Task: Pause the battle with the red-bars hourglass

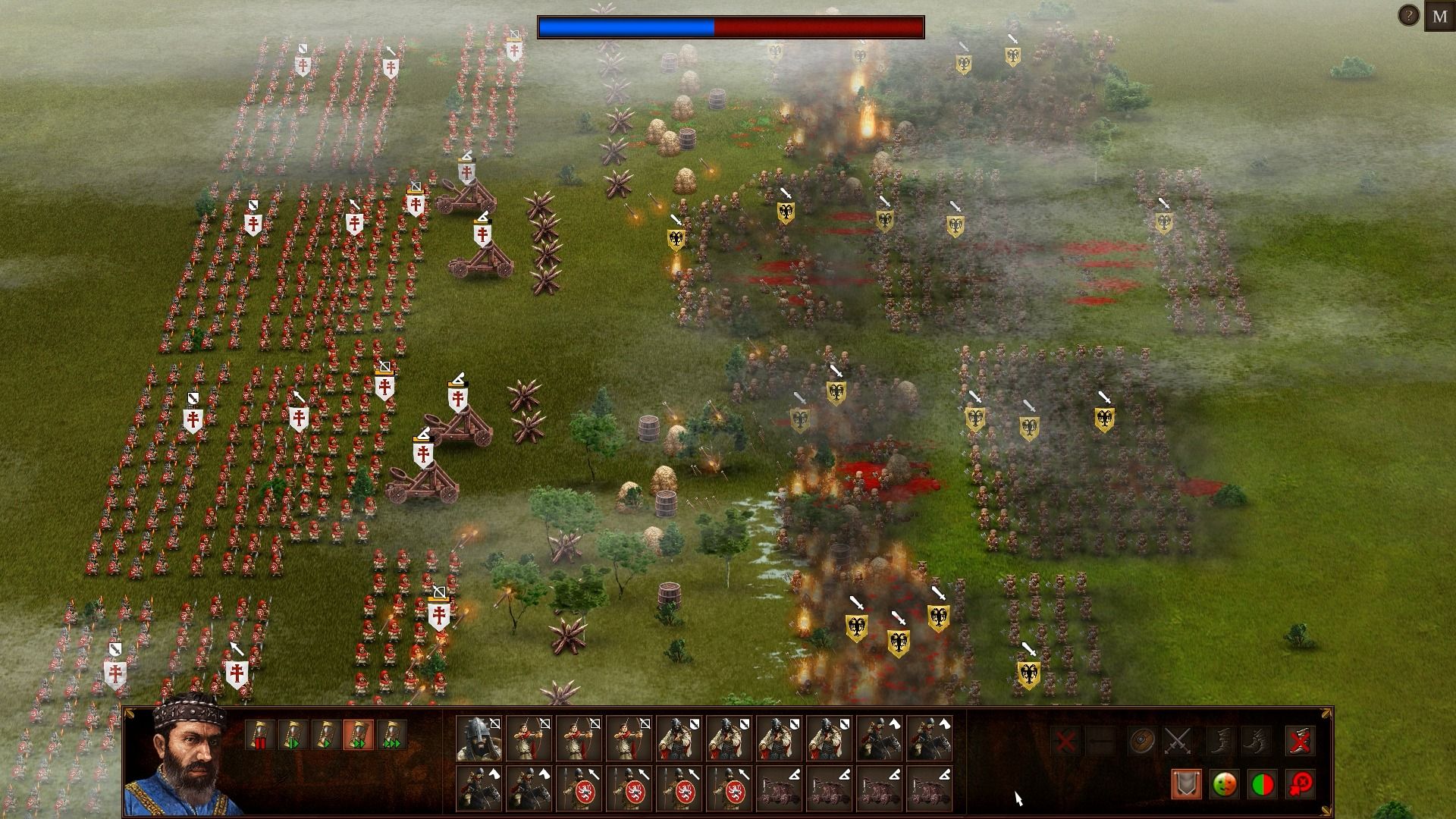Action: pos(259,735)
